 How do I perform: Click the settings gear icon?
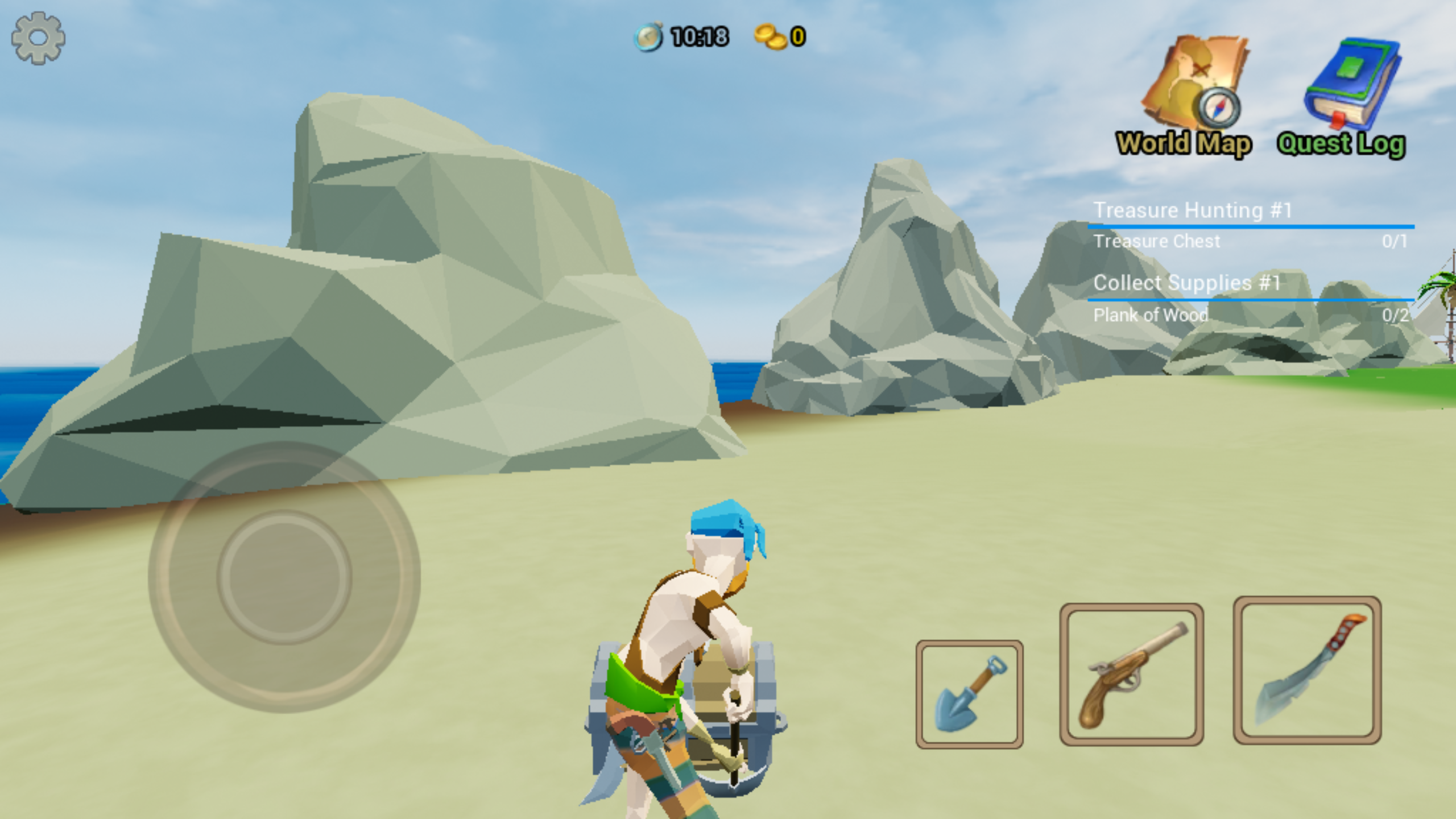[x=39, y=38]
